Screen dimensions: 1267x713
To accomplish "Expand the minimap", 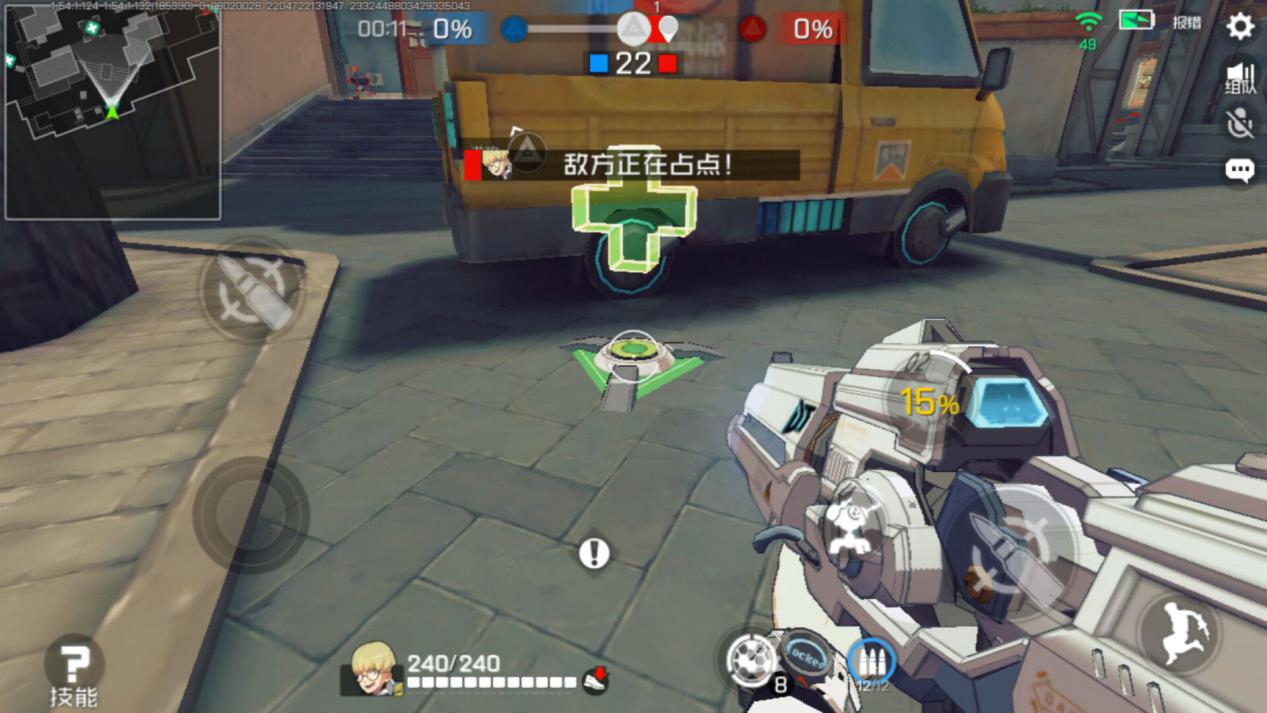I will point(112,110).
